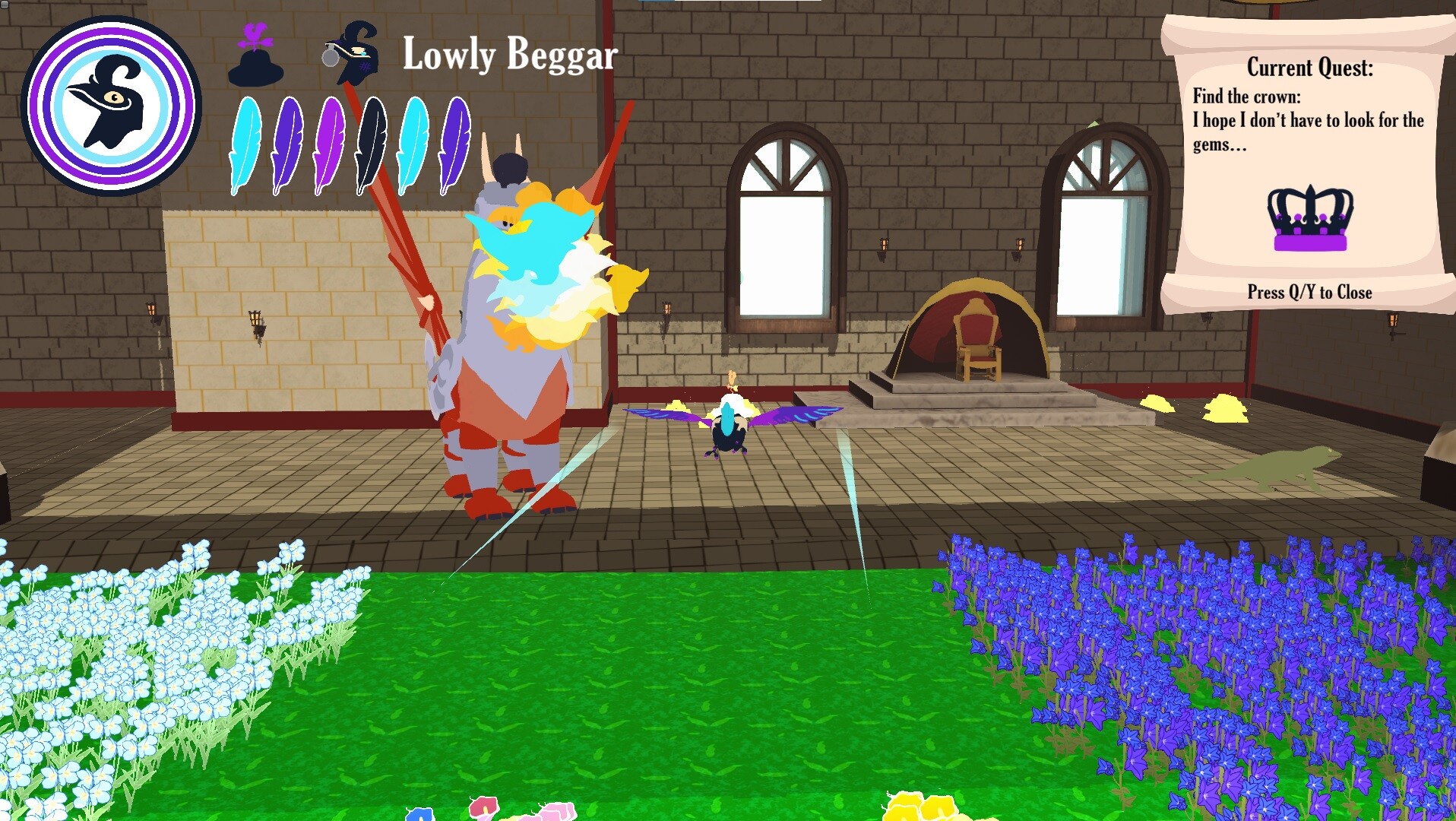Click the Lowly Beggar rank title
Screen dimensions: 1456x821
(508, 55)
